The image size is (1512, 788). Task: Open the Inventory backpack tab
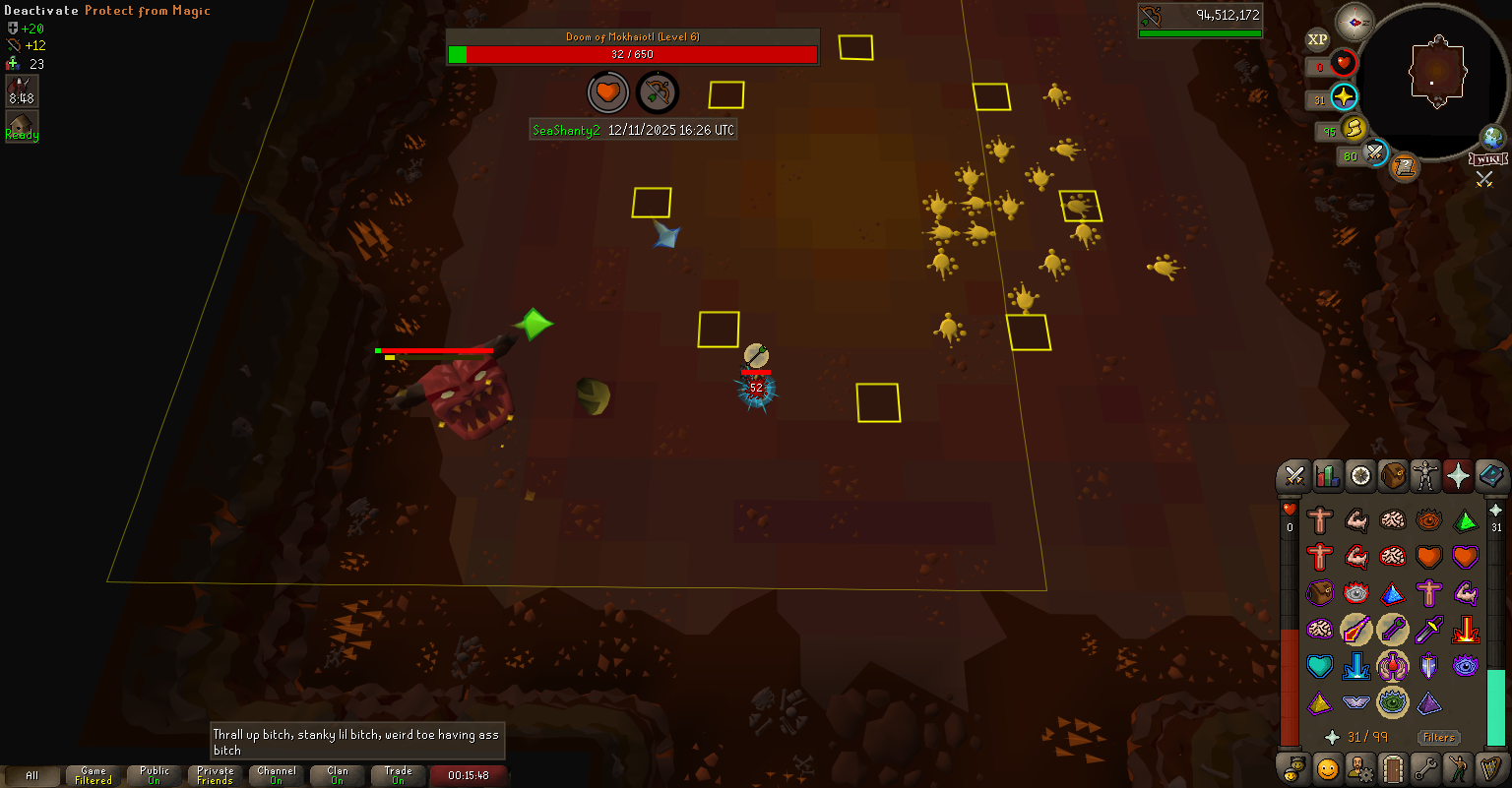1393,477
